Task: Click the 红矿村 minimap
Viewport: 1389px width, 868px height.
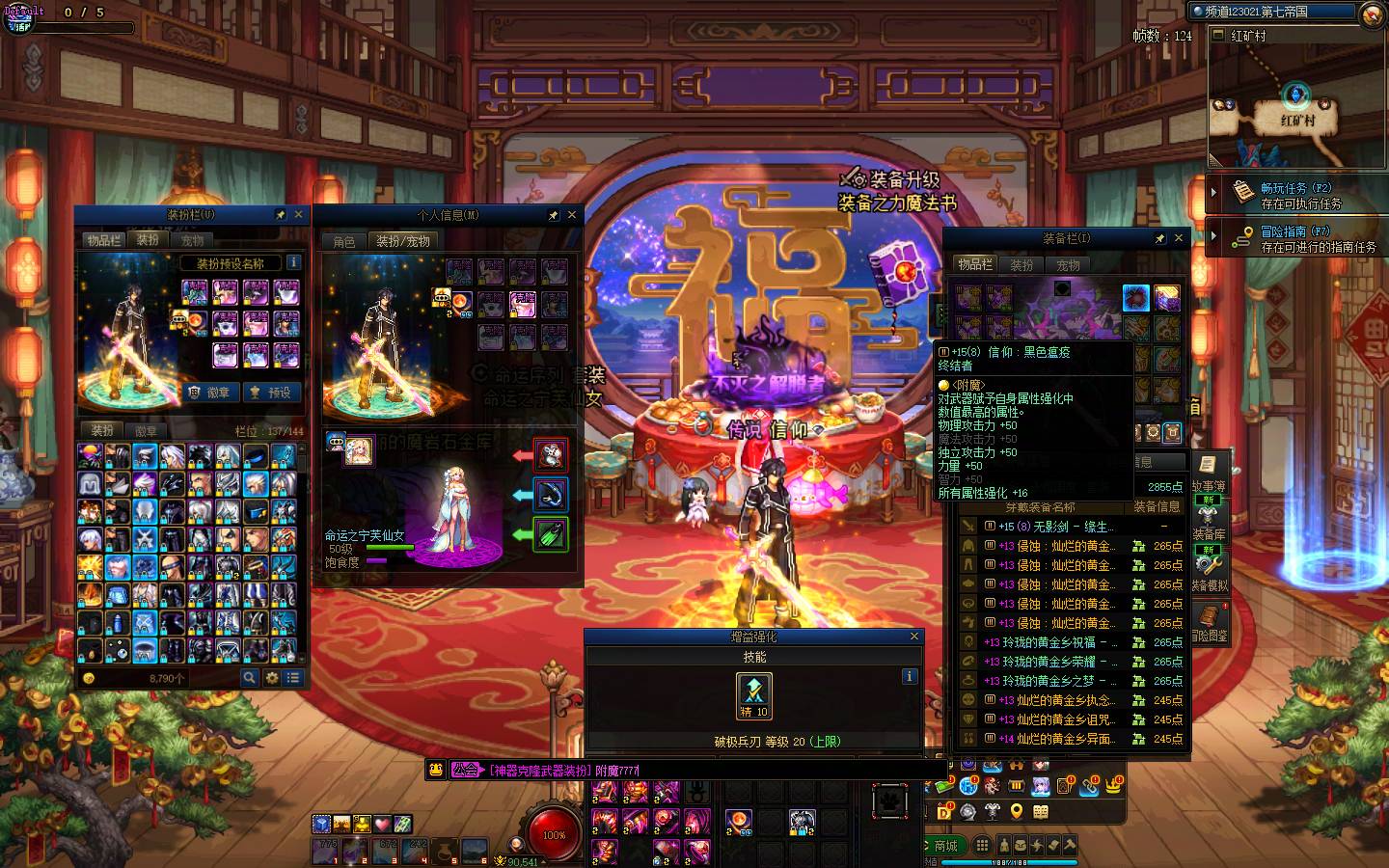Action: tap(1296, 103)
